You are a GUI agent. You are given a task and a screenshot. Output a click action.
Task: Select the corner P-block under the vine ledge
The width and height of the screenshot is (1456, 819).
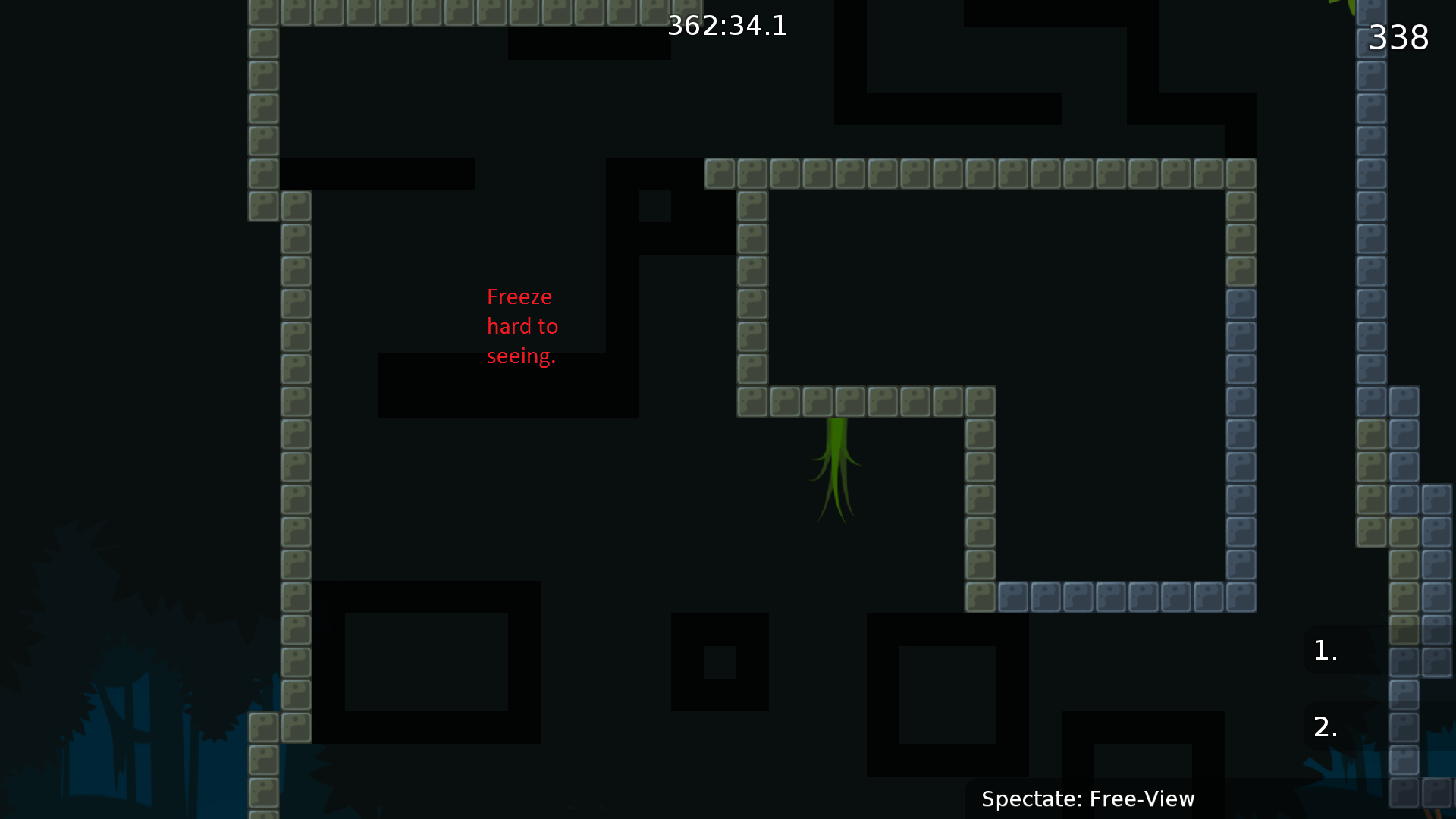click(980, 402)
